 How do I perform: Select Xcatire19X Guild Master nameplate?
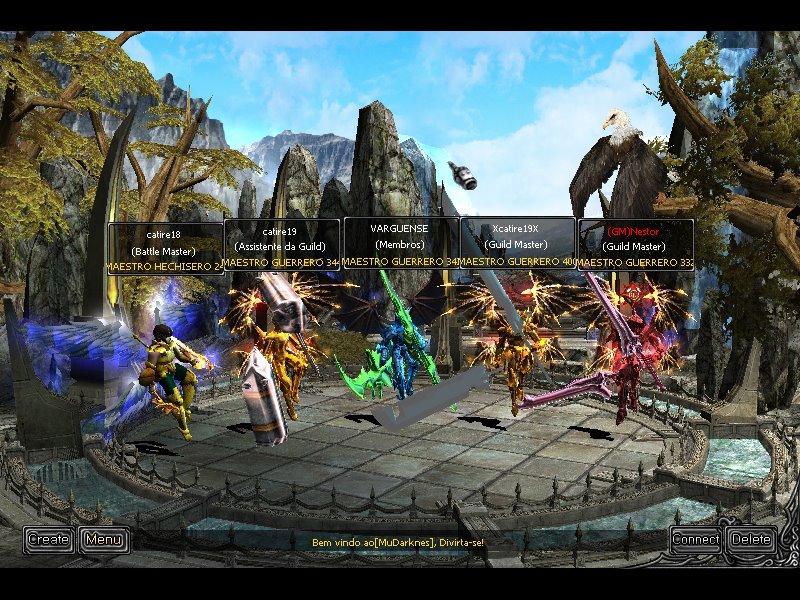(x=517, y=244)
